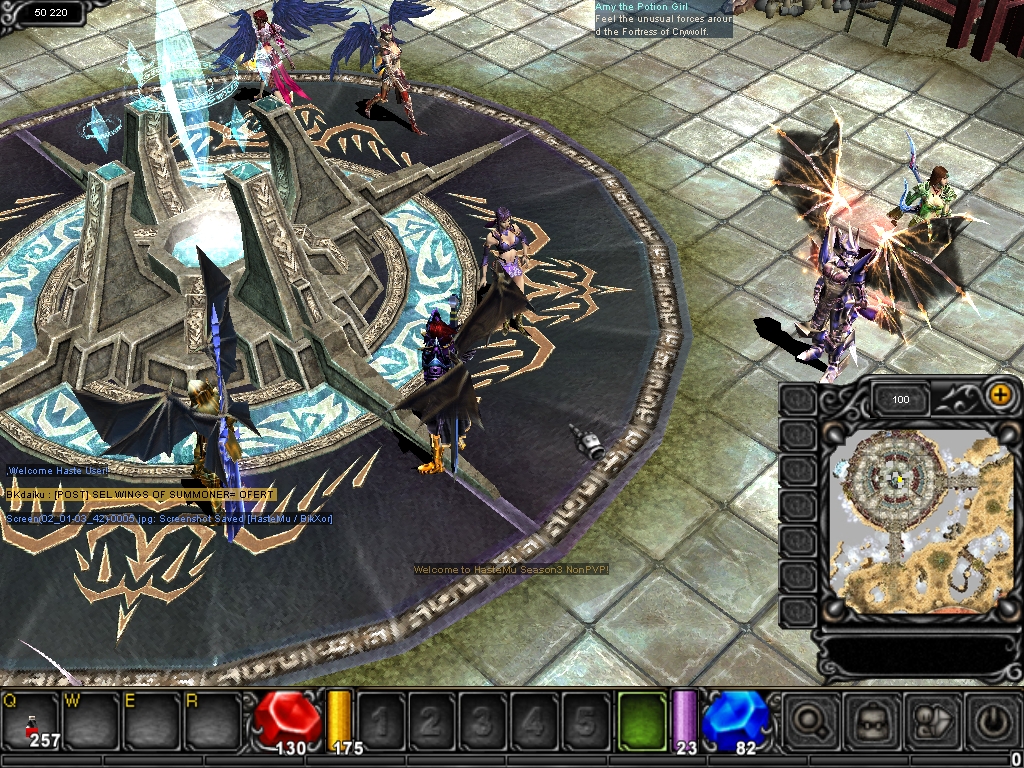Choose skill hotbar slot number 5

586,719
